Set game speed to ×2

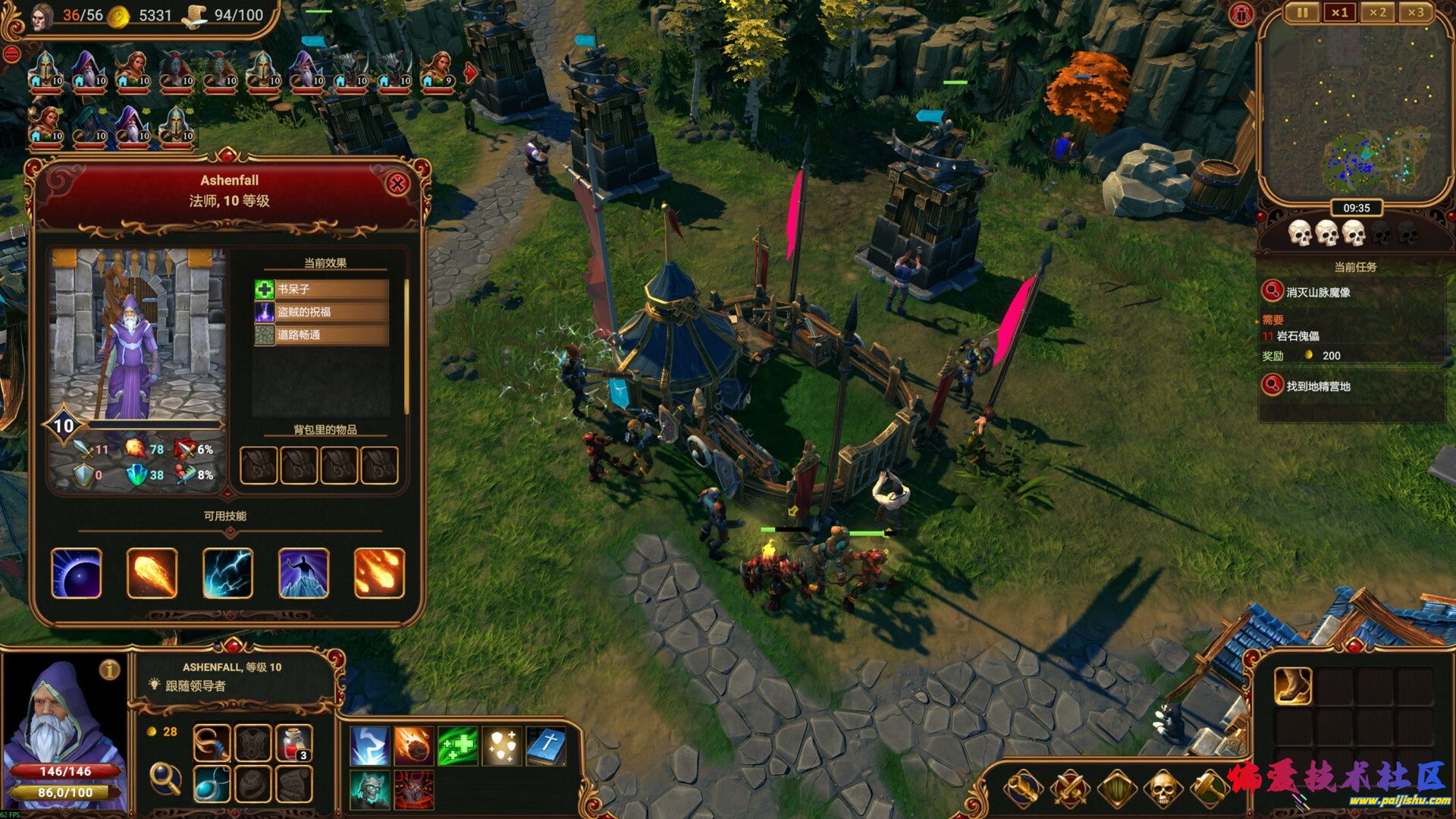(1377, 13)
